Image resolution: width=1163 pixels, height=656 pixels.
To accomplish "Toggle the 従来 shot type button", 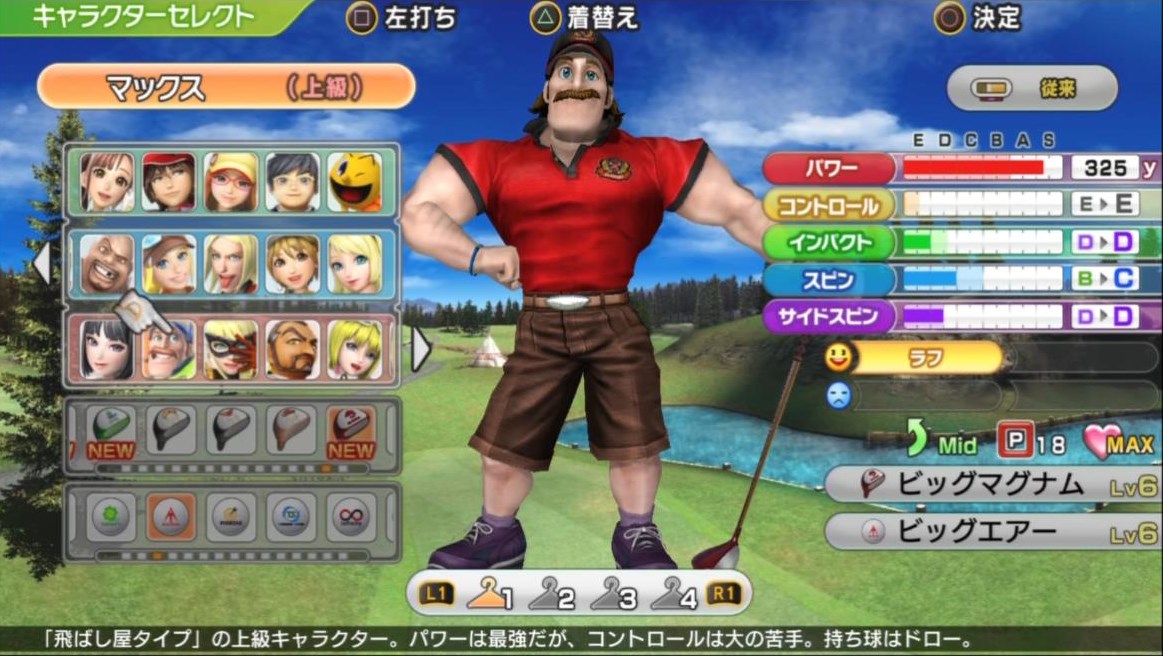I will click(x=1031, y=89).
